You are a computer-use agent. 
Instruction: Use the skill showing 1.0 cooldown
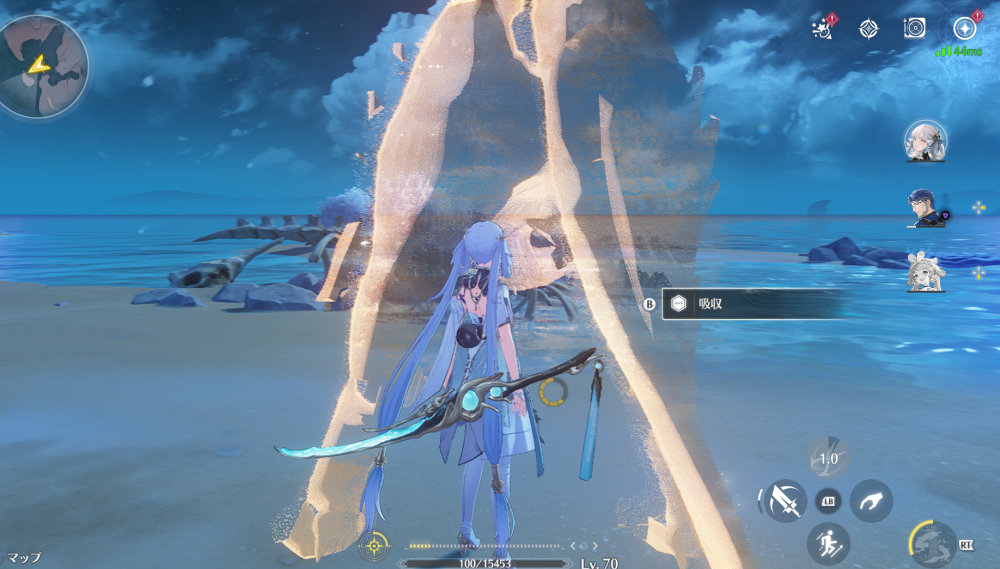(x=829, y=458)
